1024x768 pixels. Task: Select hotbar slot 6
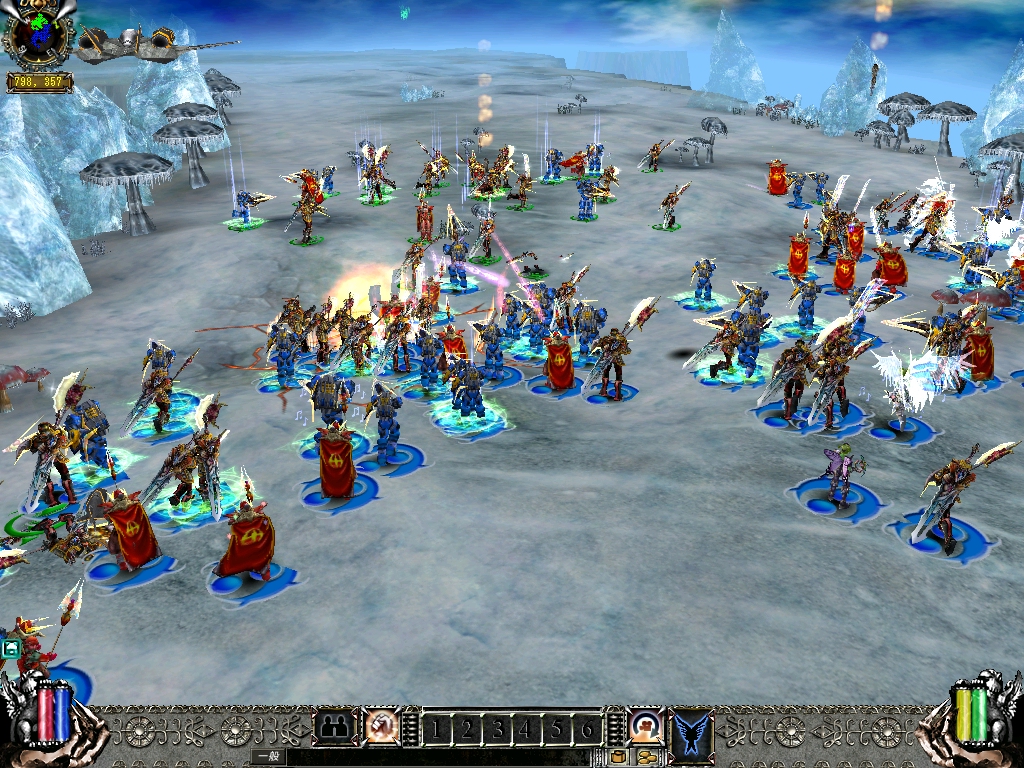coord(588,730)
